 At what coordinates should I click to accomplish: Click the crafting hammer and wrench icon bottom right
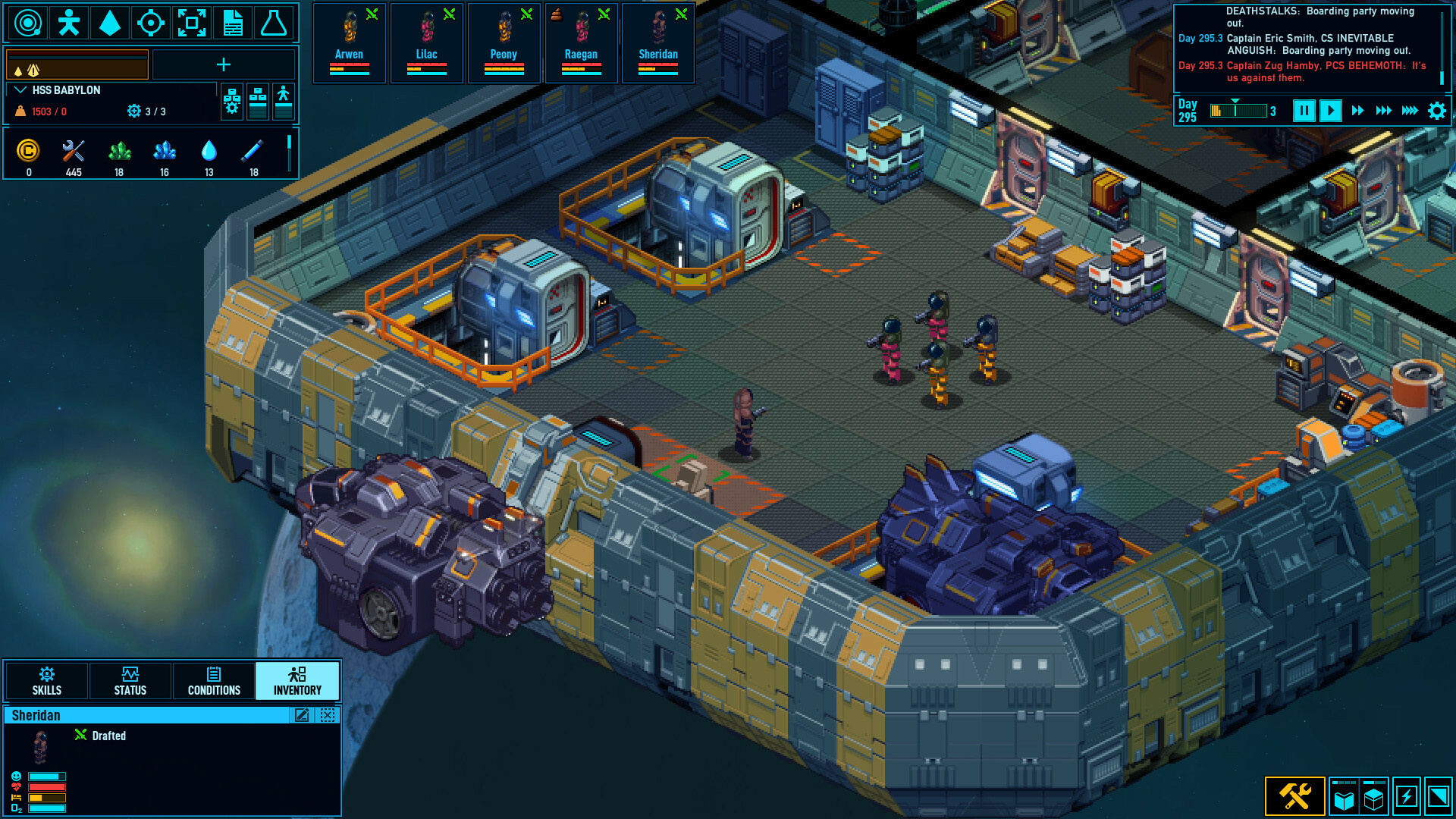[x=1296, y=795]
